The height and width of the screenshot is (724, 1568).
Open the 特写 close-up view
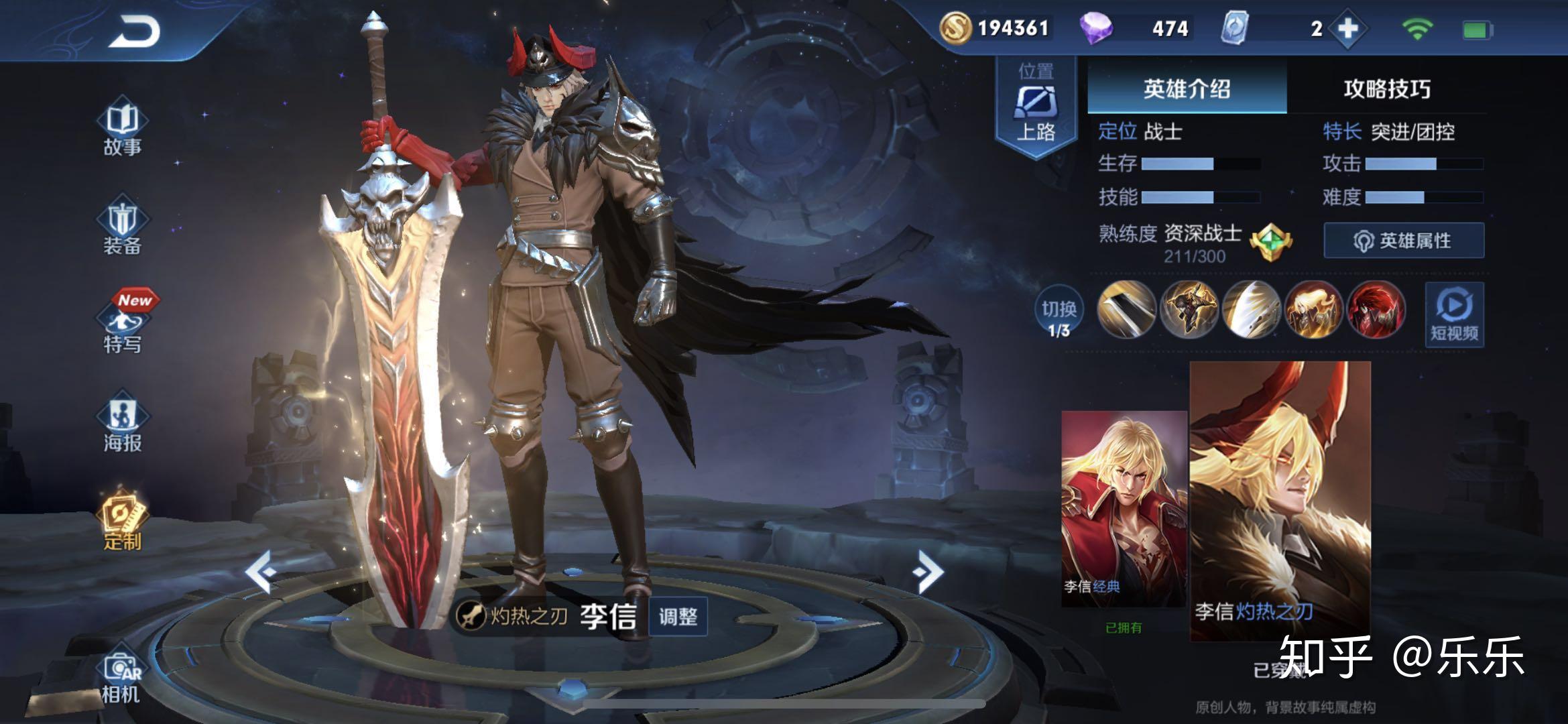point(123,326)
